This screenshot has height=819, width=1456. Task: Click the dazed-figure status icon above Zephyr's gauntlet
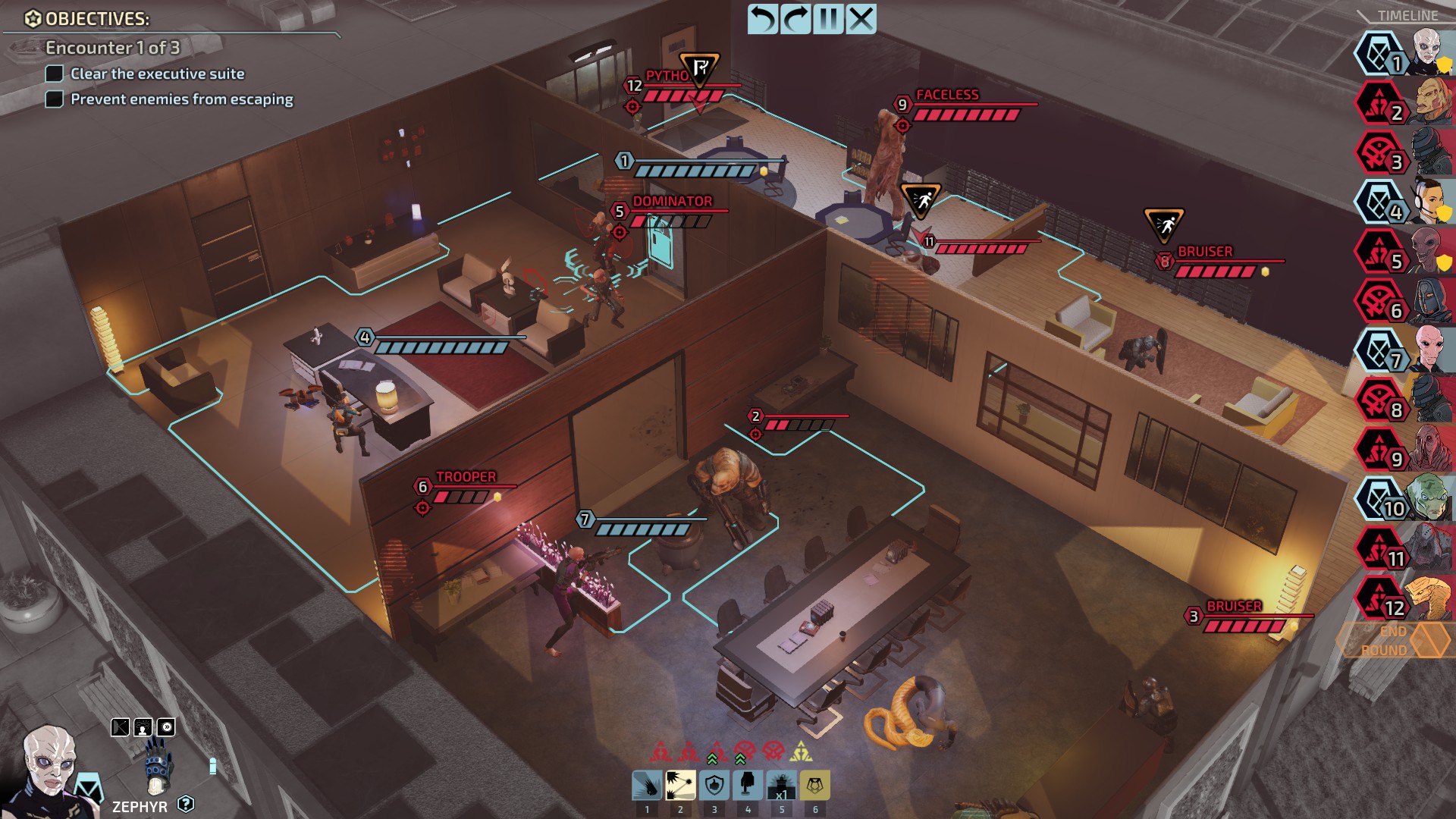point(143,728)
